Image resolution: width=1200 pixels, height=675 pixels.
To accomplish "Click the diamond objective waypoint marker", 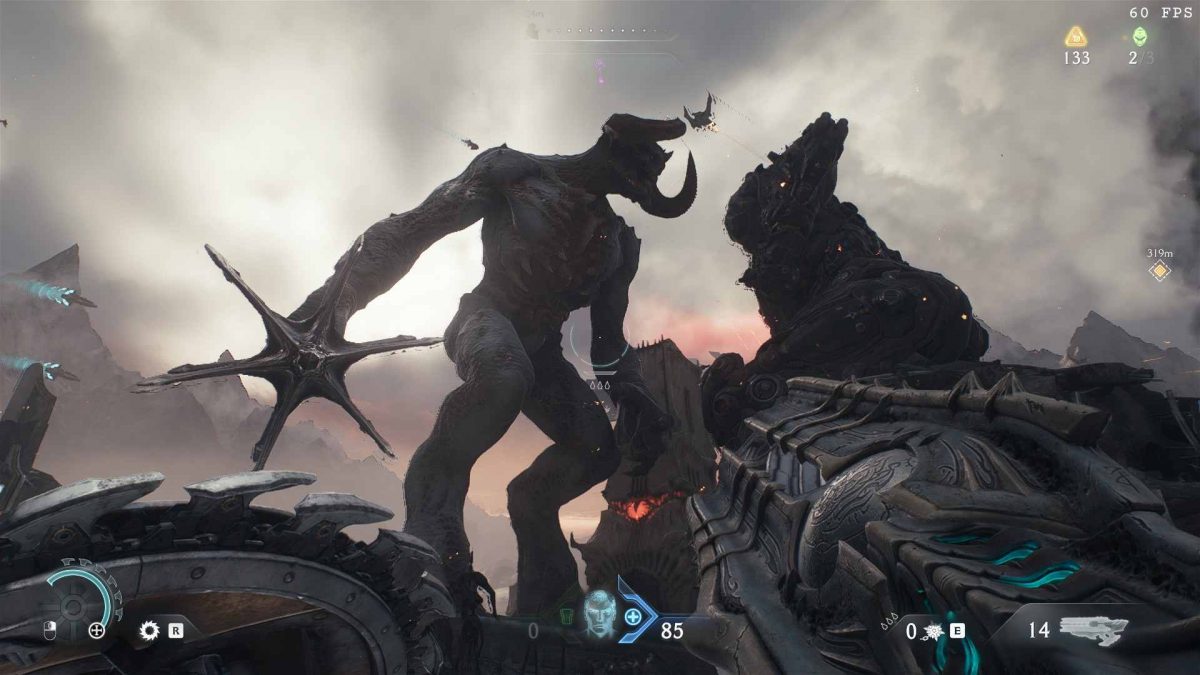I will (1159, 271).
